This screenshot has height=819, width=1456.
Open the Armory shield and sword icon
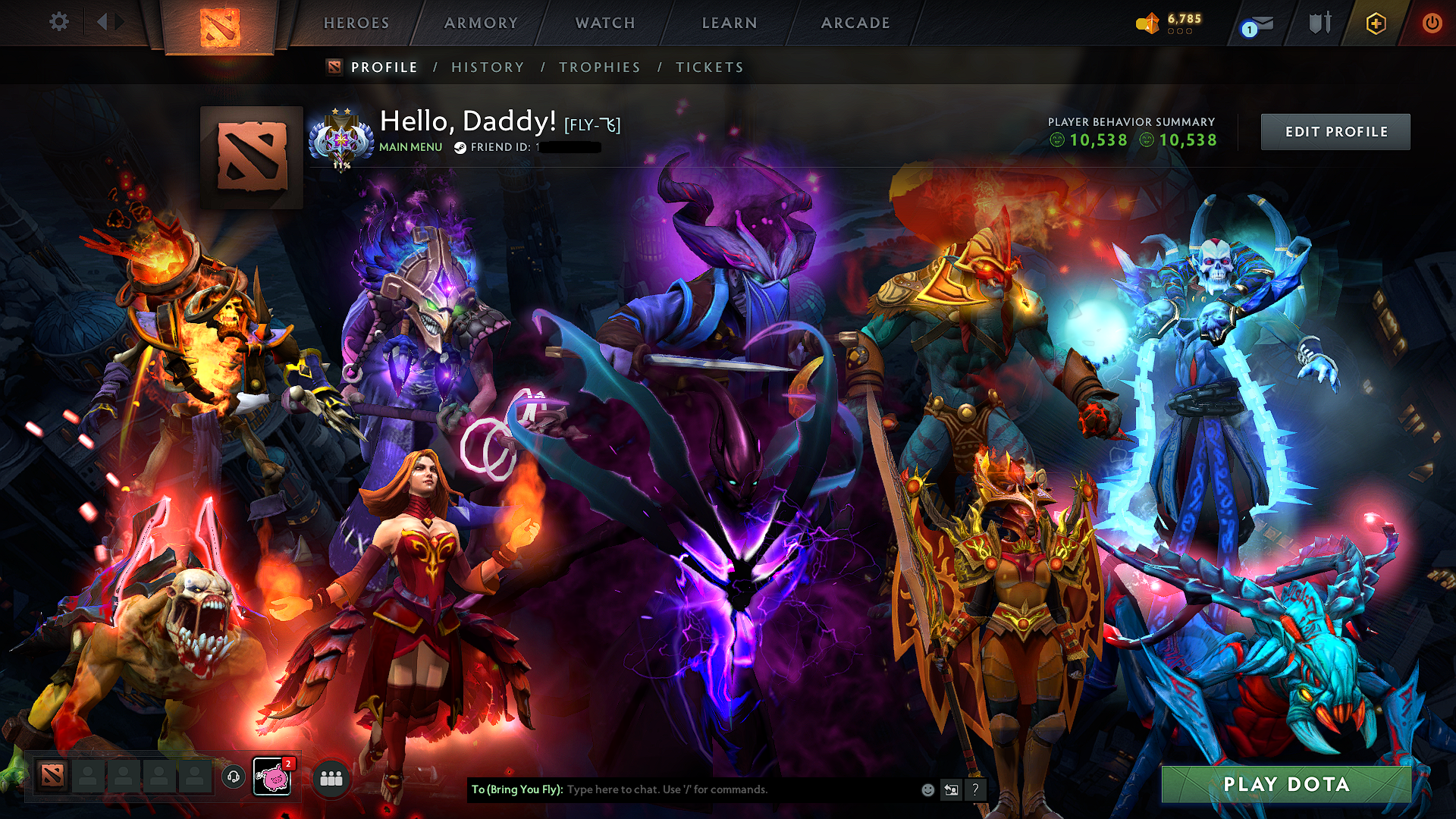[1319, 23]
